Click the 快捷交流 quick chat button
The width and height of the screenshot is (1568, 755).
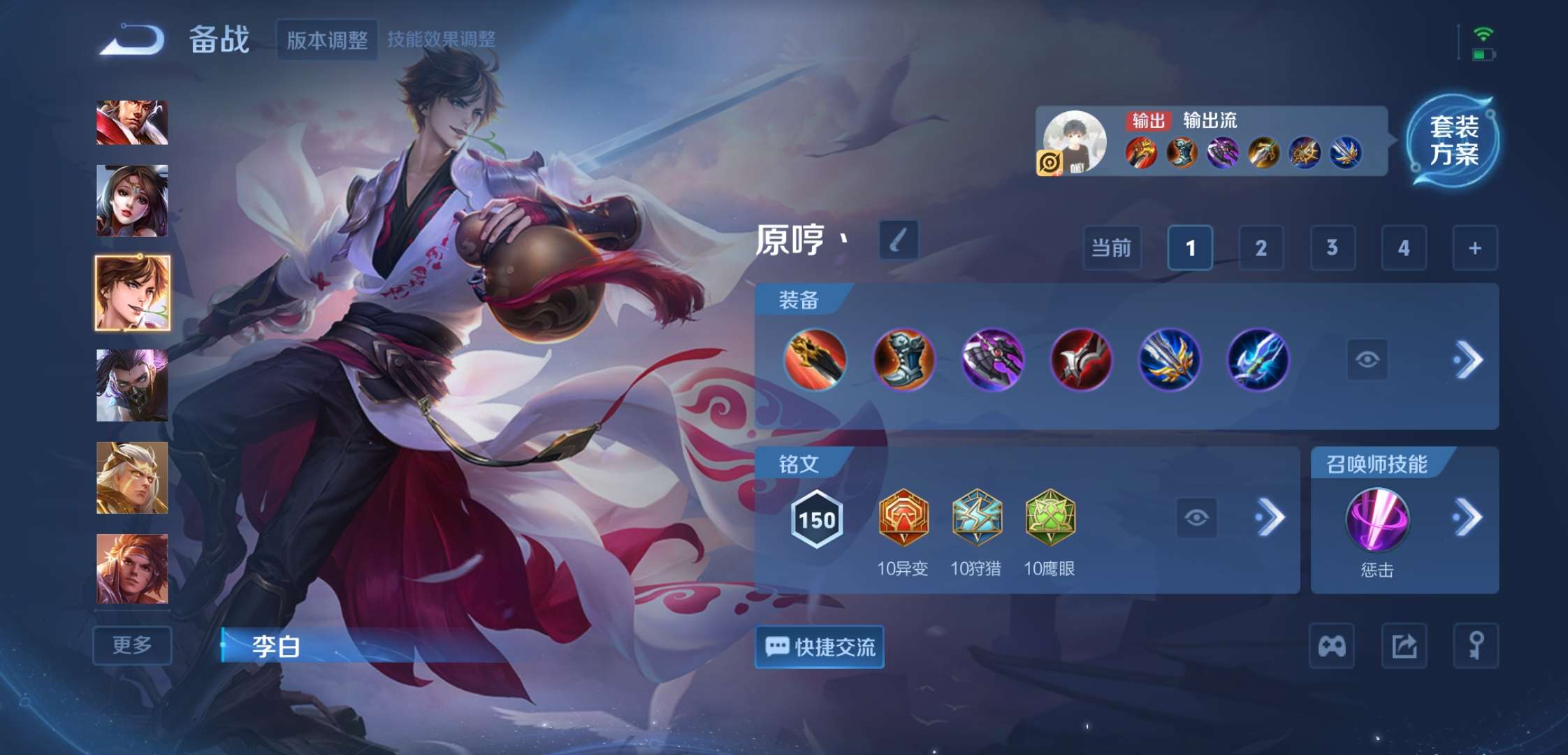pos(818,647)
